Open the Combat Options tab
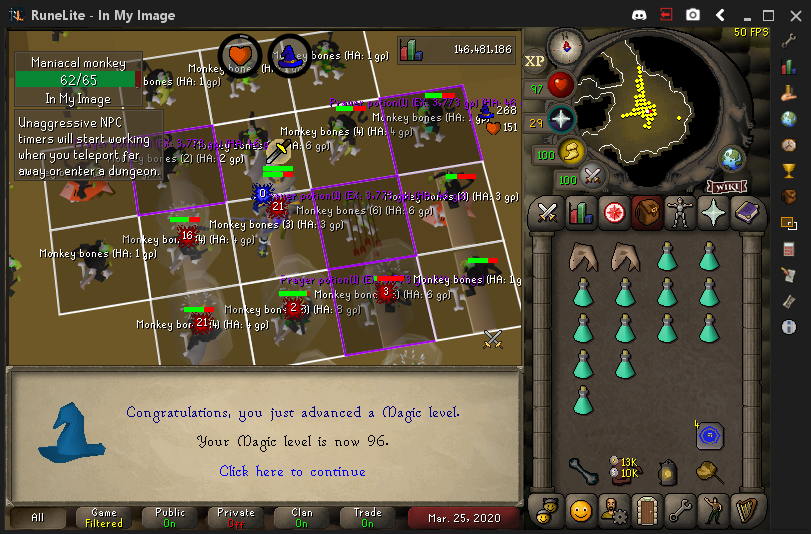 (x=547, y=212)
